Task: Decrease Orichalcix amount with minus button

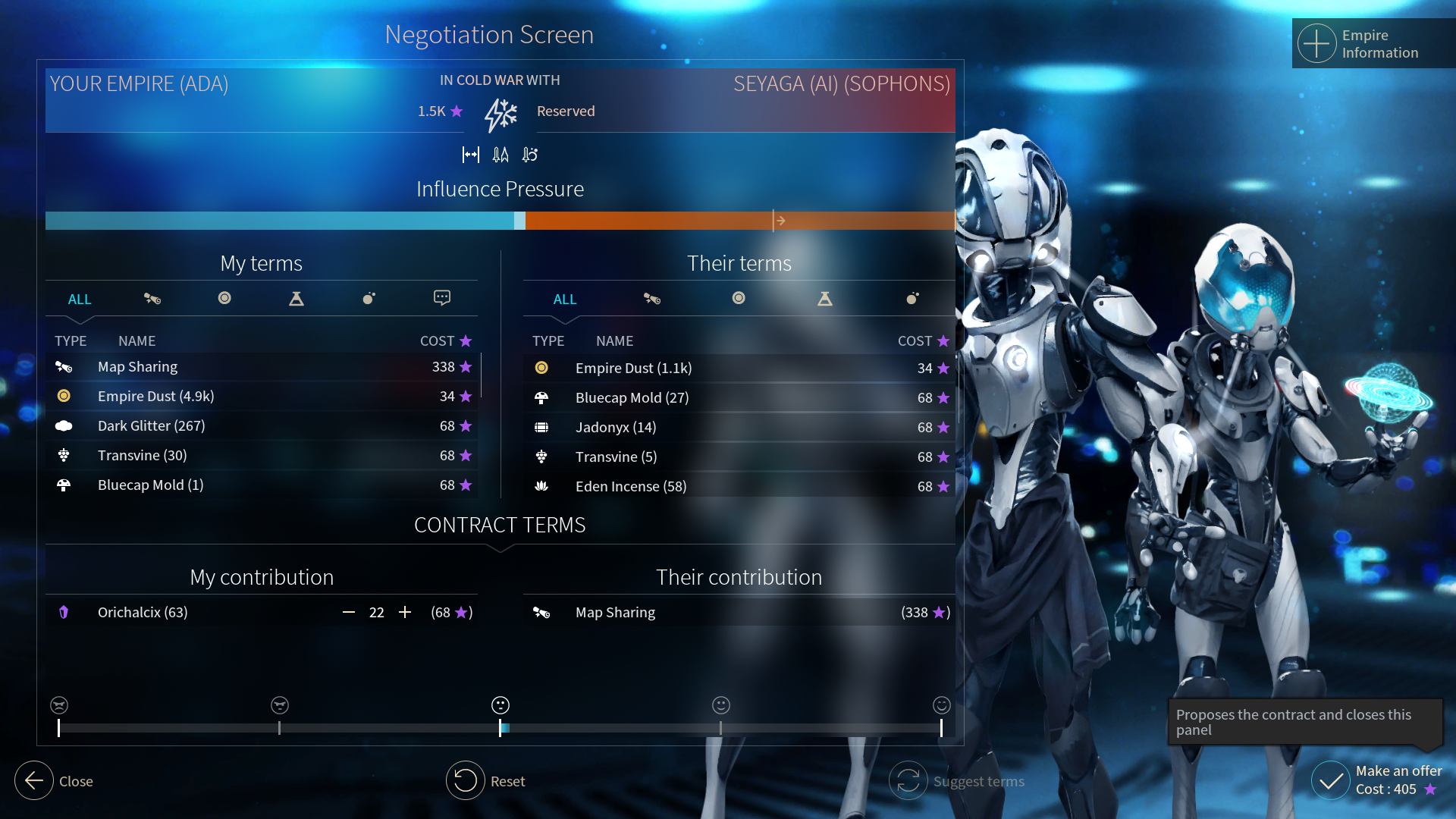Action: (349, 613)
